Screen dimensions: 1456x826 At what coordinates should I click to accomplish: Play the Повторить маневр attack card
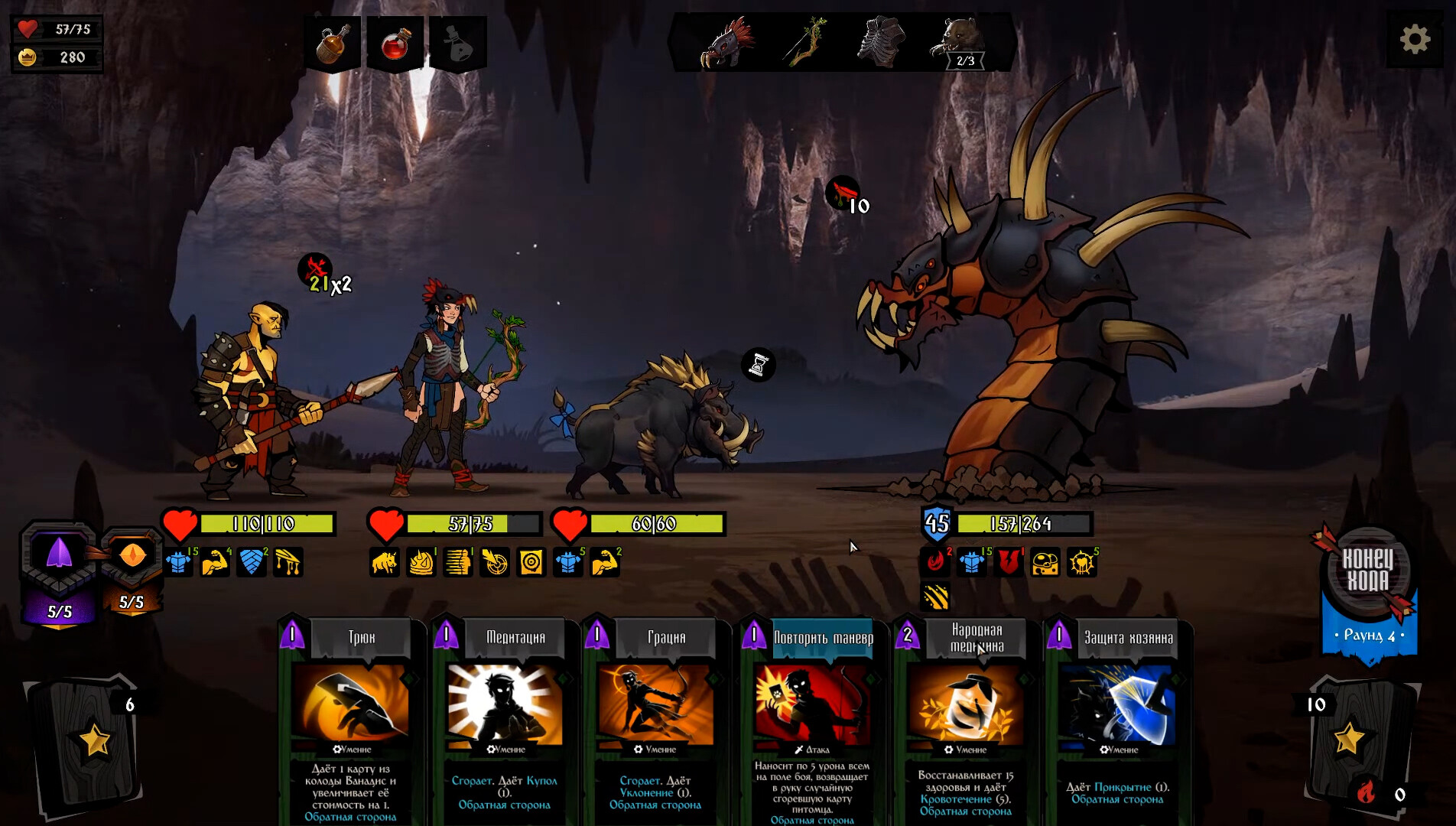click(811, 719)
